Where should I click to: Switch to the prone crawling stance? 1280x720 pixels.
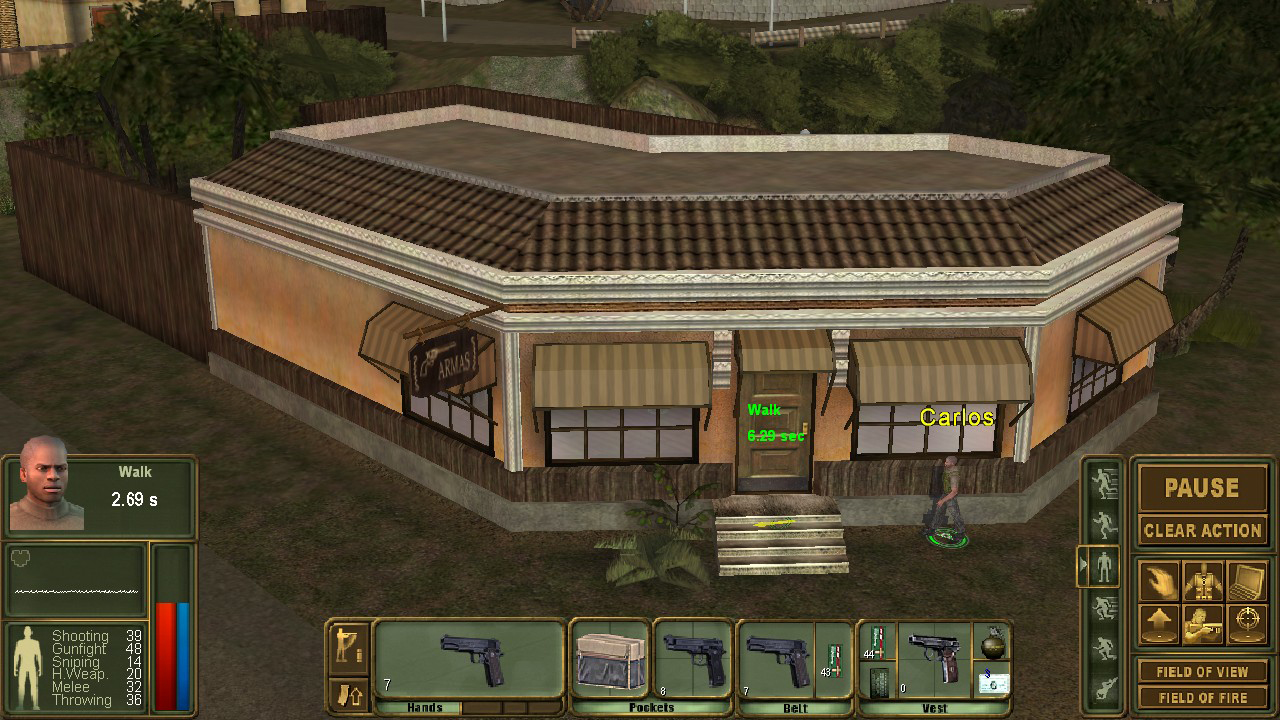(1104, 689)
